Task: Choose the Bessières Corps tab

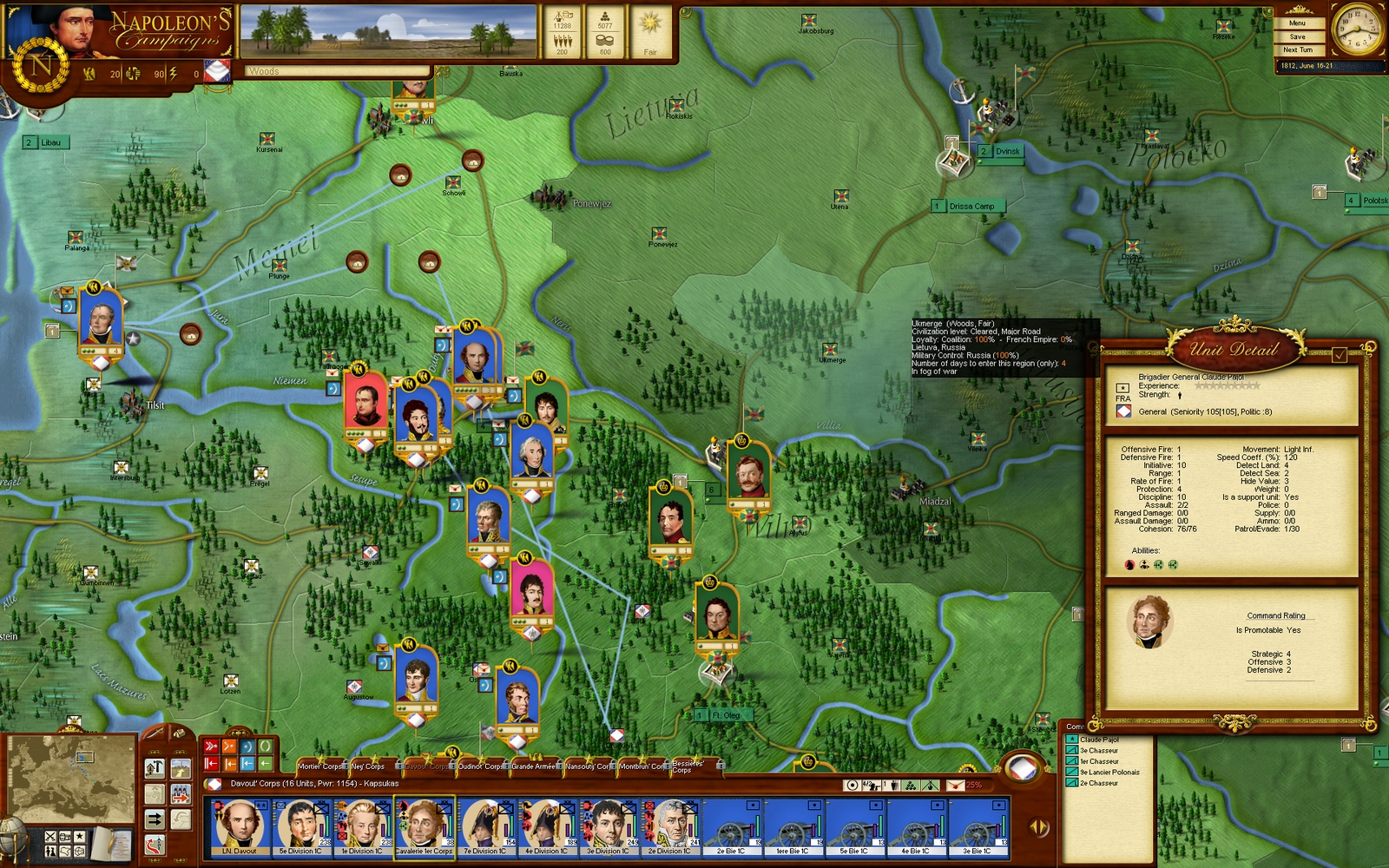Action: tap(687, 766)
